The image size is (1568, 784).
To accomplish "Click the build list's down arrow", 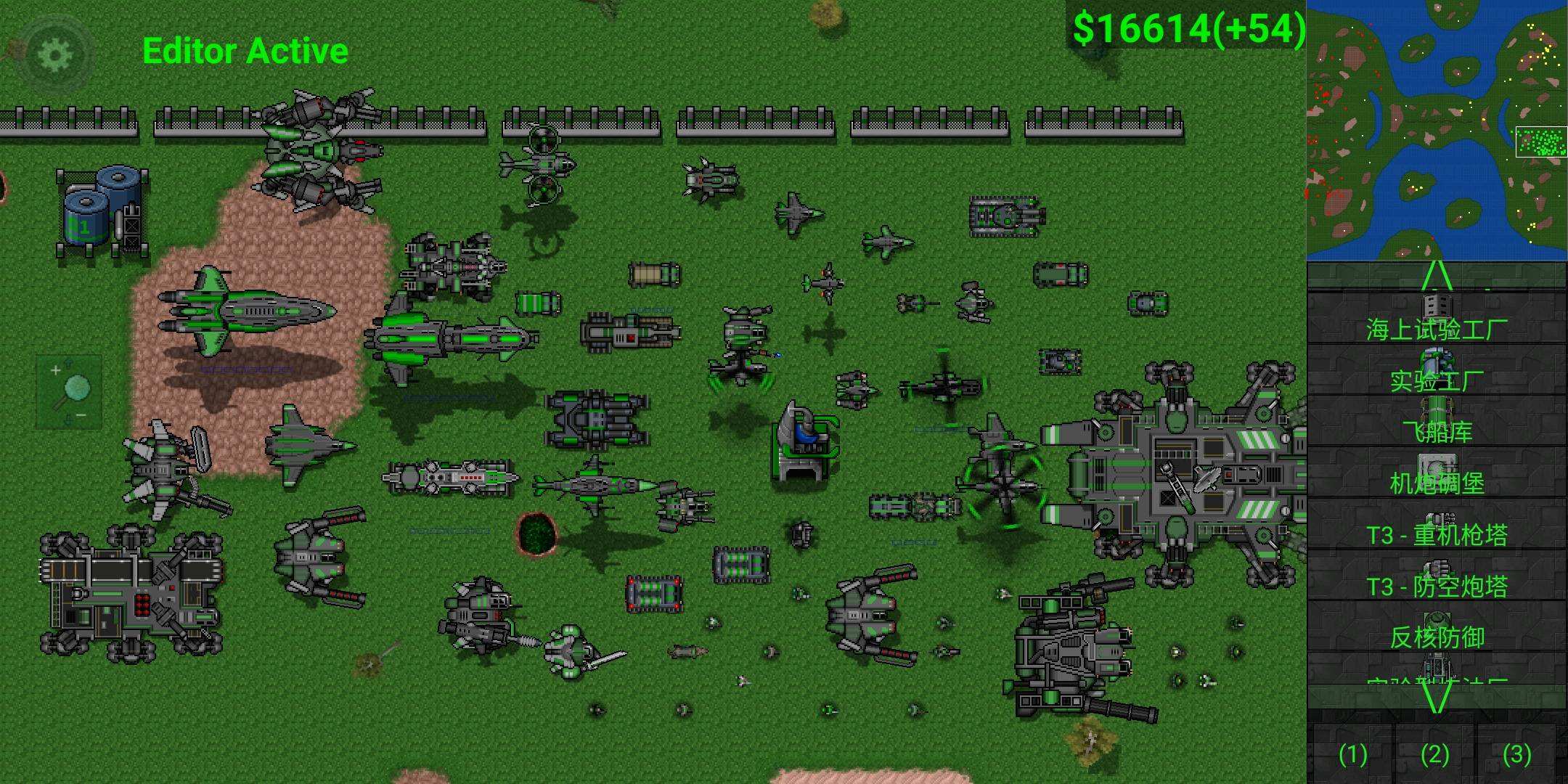I will click(x=1437, y=698).
